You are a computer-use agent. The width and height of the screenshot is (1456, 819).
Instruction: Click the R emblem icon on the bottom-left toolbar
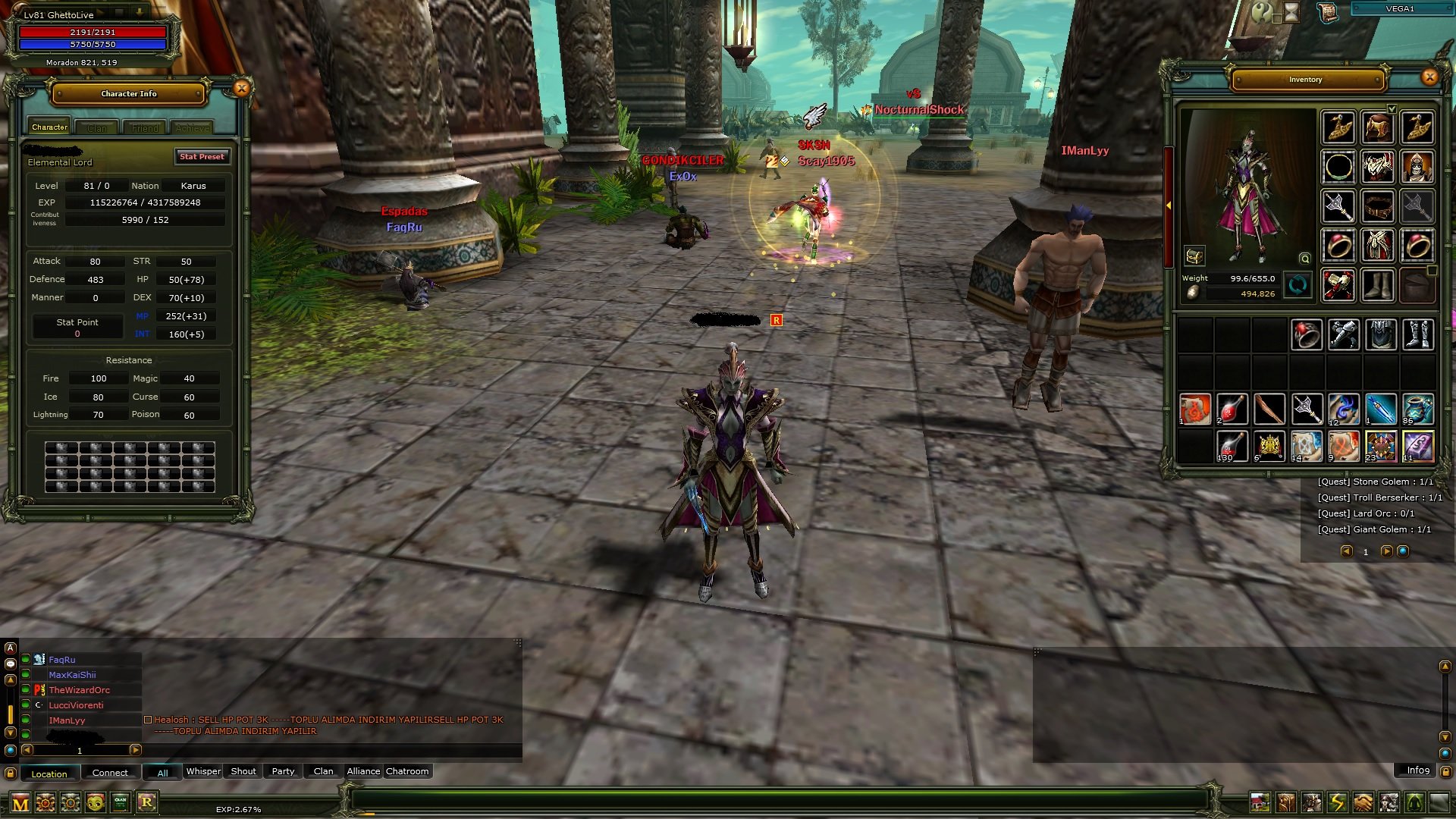[149, 803]
